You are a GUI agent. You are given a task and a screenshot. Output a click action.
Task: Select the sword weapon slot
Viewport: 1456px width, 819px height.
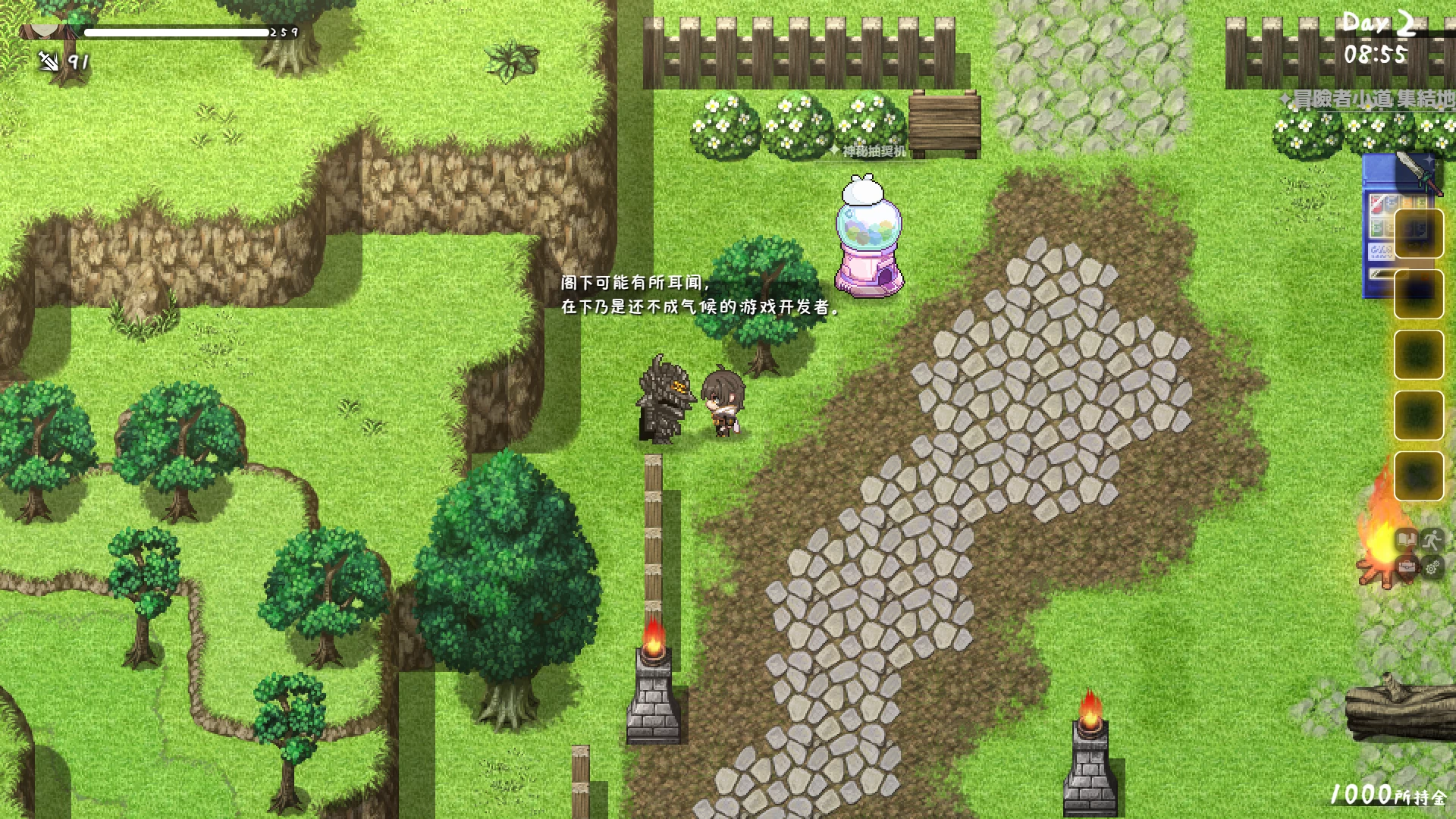tap(1415, 174)
